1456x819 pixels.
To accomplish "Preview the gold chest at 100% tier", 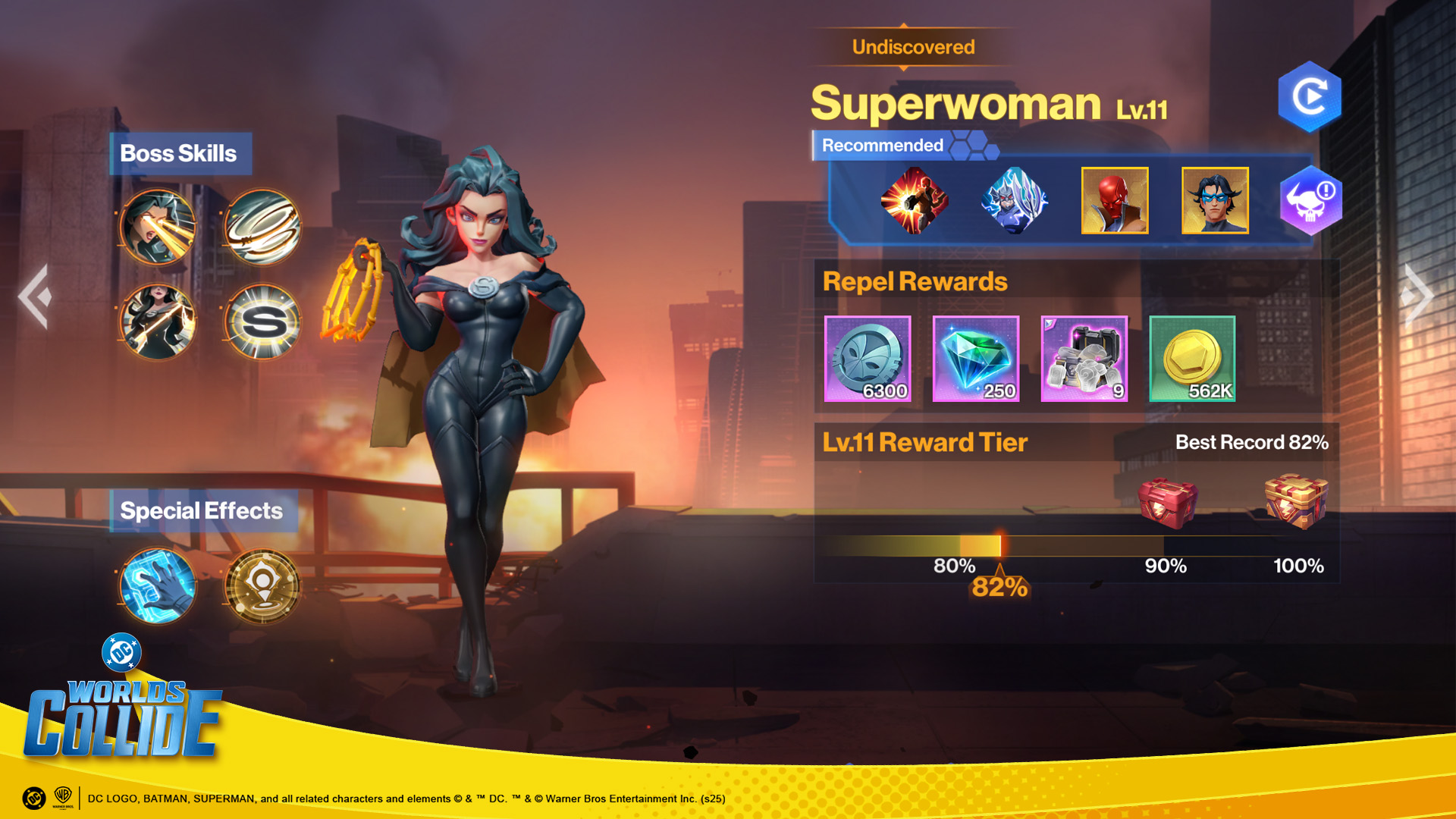I will pos(1297,500).
